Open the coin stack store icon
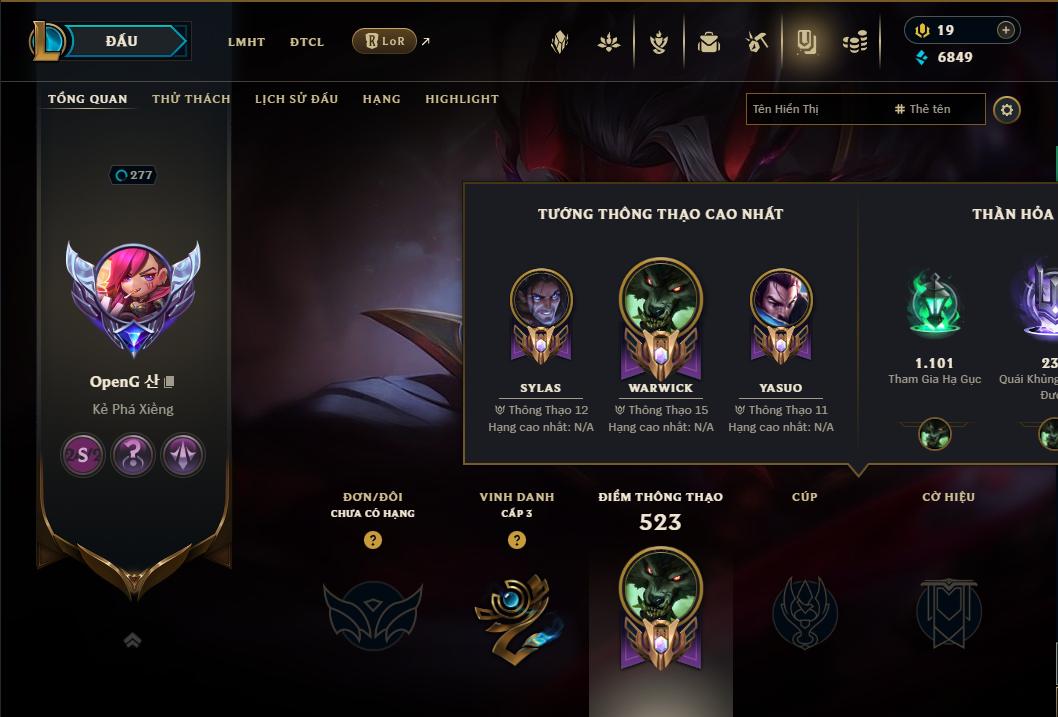The height and width of the screenshot is (717, 1058). coord(855,42)
